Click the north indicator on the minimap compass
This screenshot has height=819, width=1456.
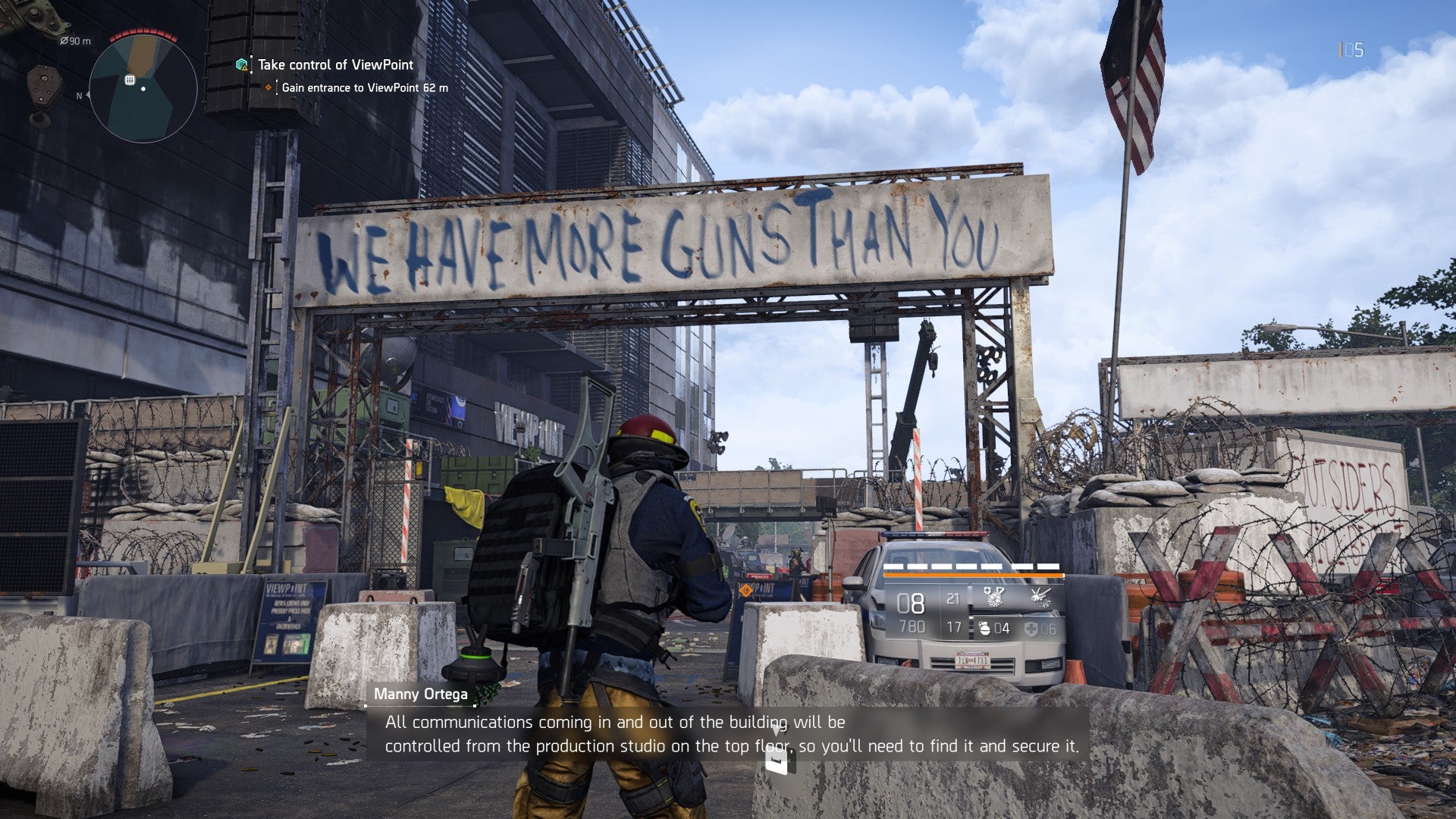click(x=79, y=96)
